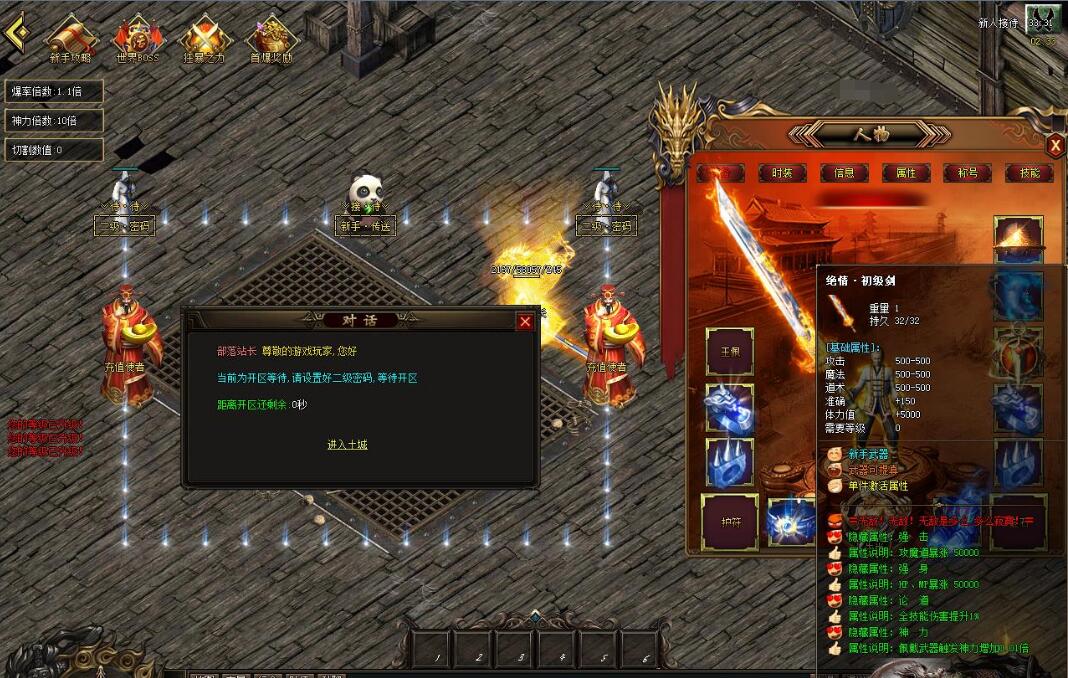The image size is (1068, 678).
Task: Switch to the 属性 tab
Action: click(906, 173)
